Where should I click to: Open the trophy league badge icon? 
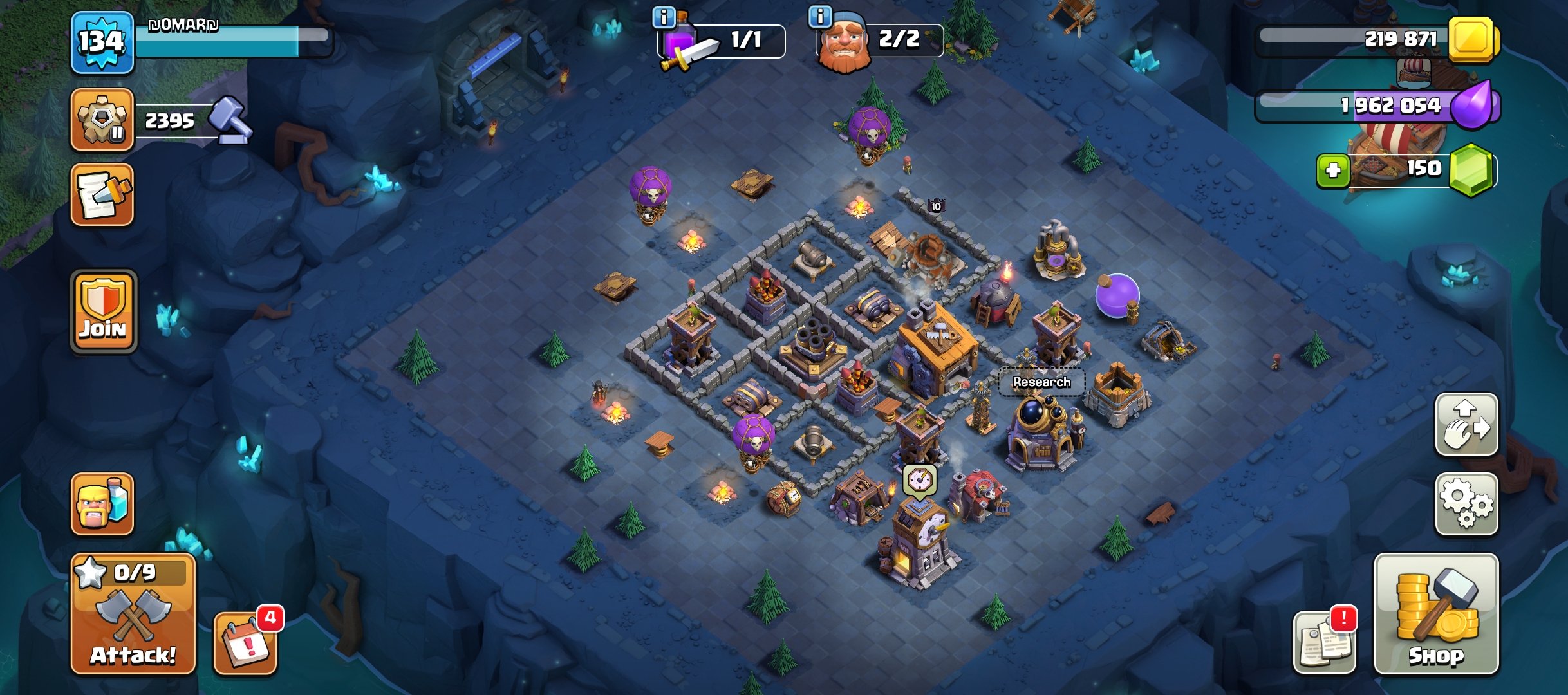click(x=102, y=120)
